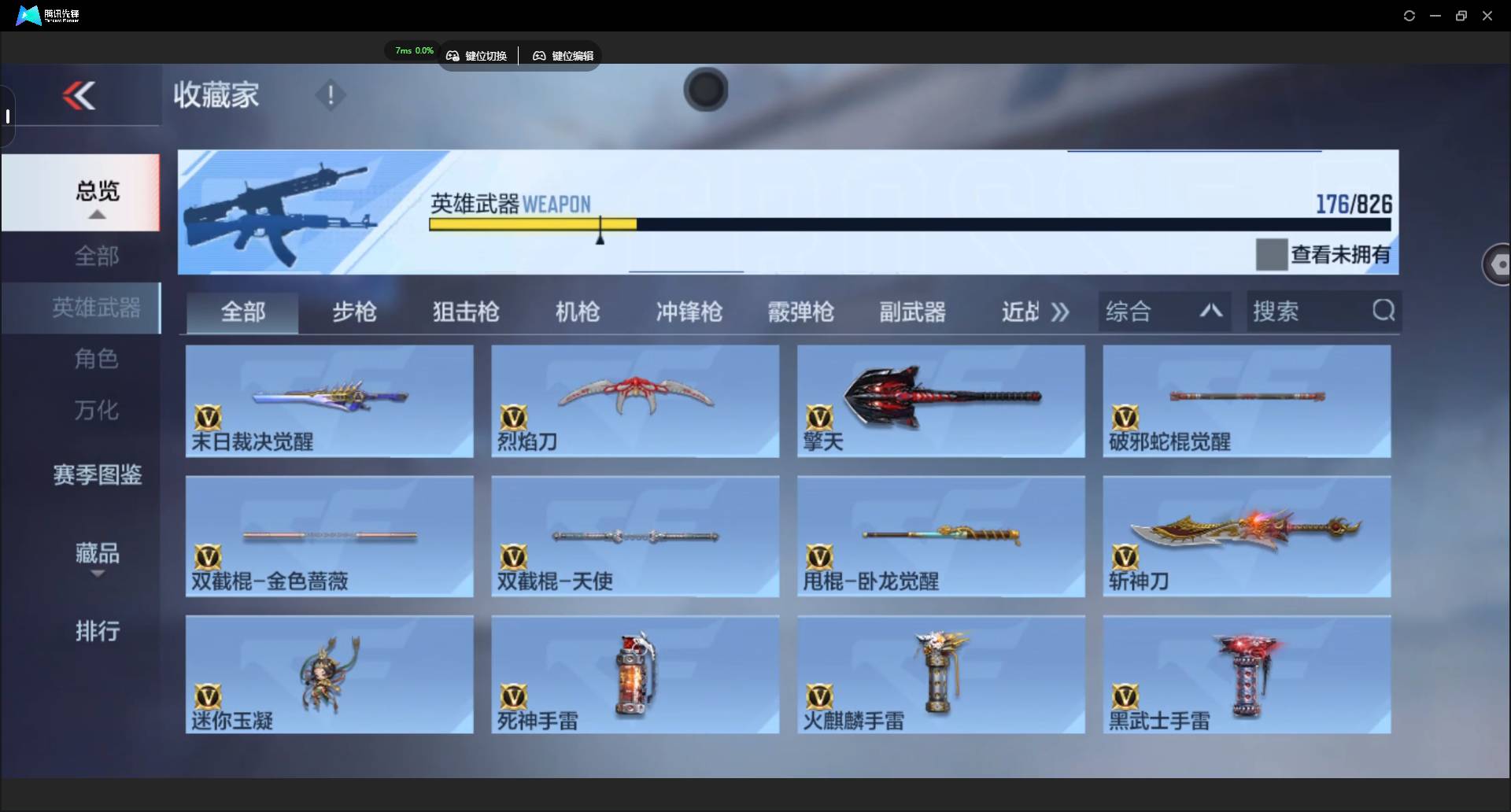The width and height of the screenshot is (1511, 812).
Task: Switch to the 狙击枪 tab
Action: (x=465, y=312)
